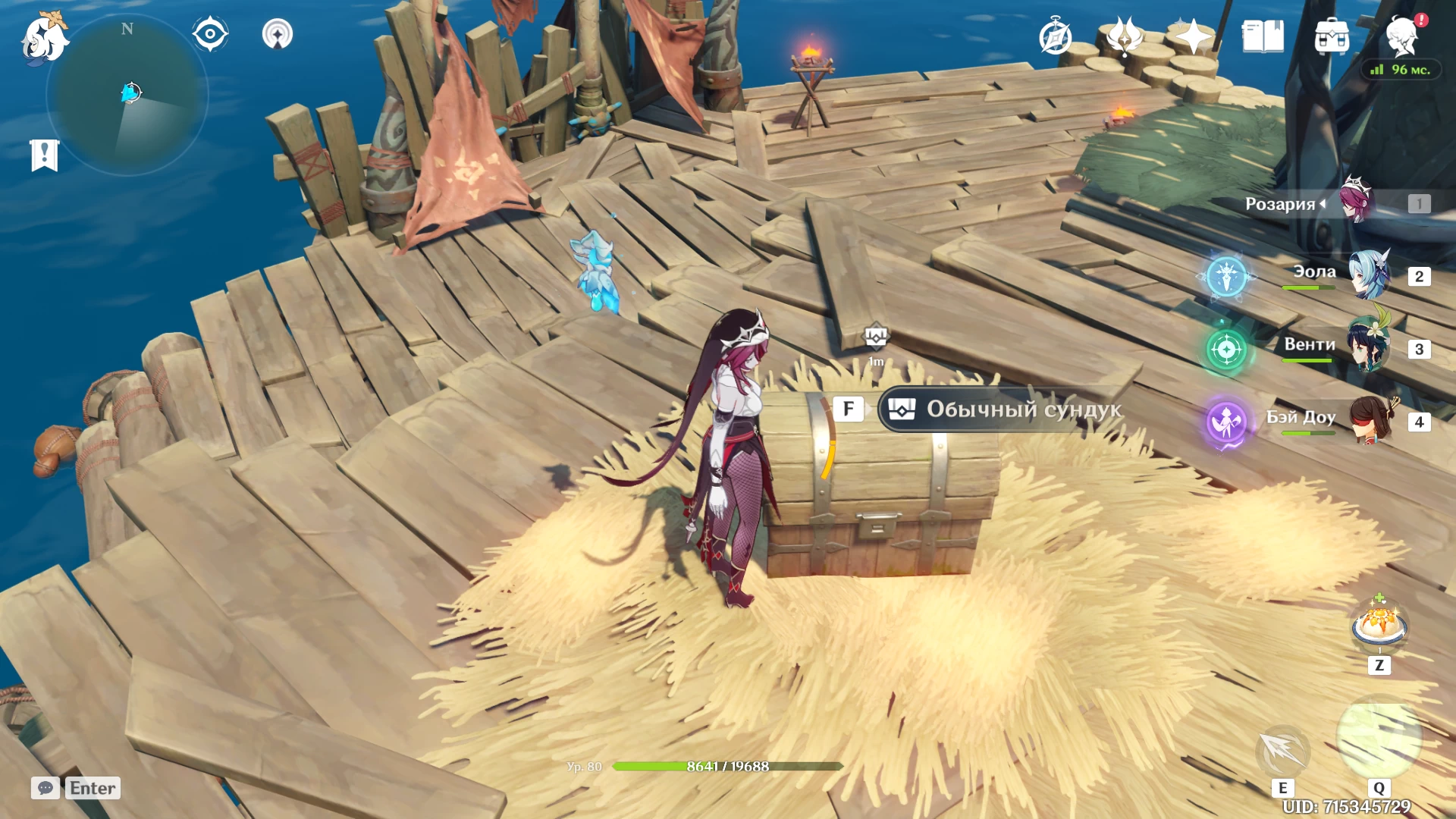Open the adventurer handbook book icon
1456x819 pixels.
1263,36
